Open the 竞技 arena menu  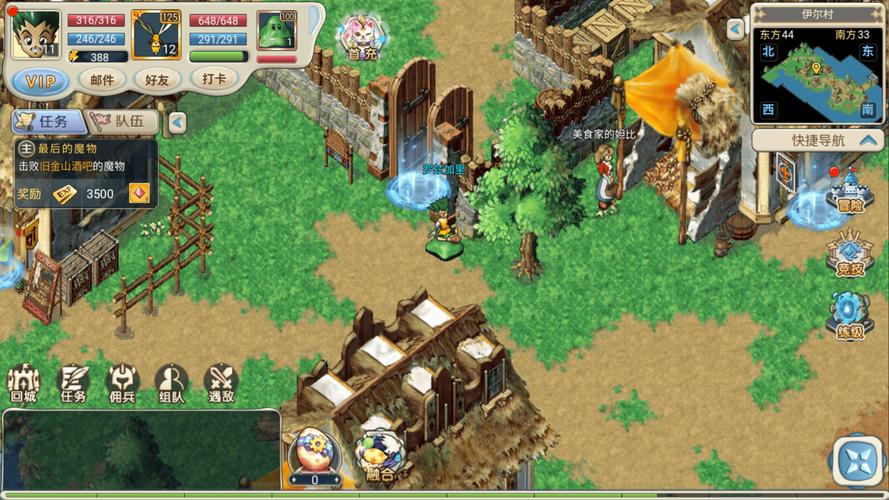point(849,256)
